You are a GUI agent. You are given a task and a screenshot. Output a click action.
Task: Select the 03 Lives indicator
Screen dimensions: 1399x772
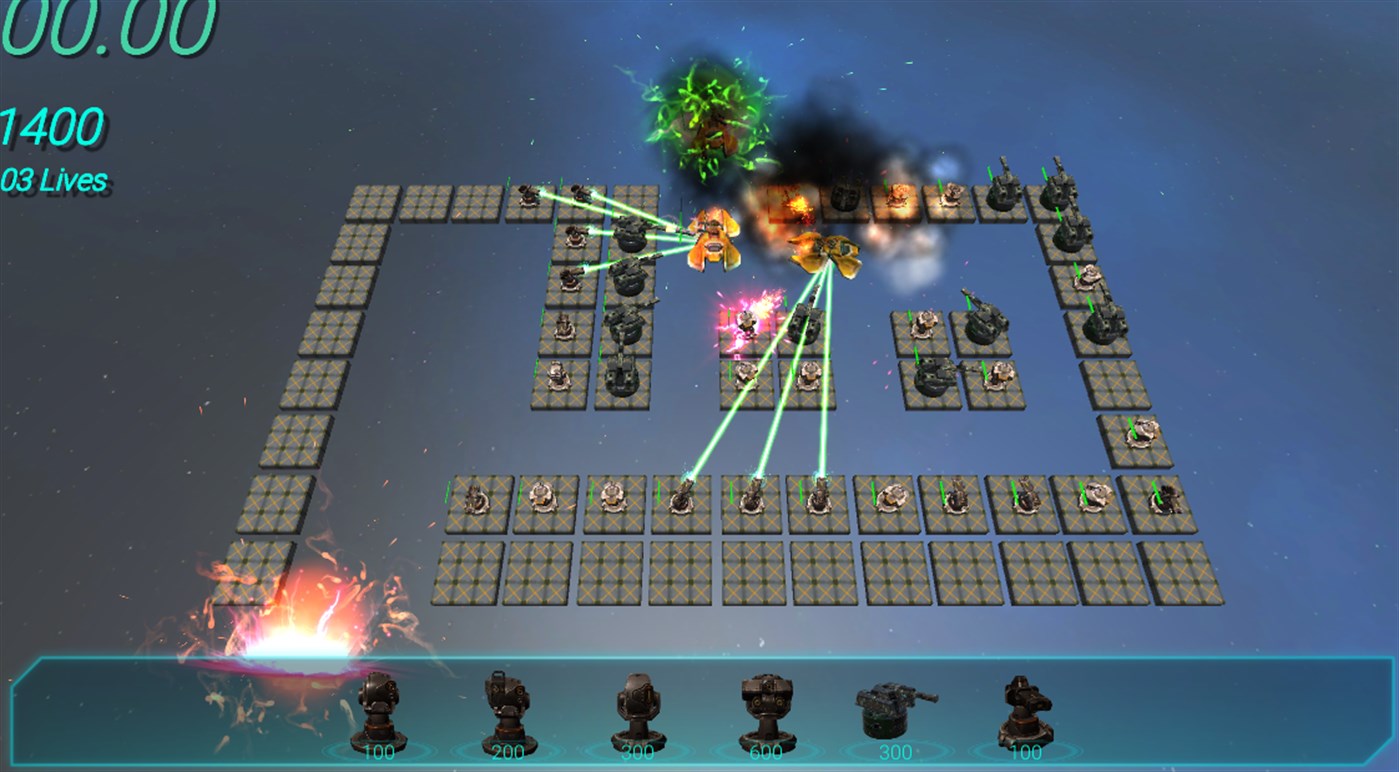pos(55,180)
